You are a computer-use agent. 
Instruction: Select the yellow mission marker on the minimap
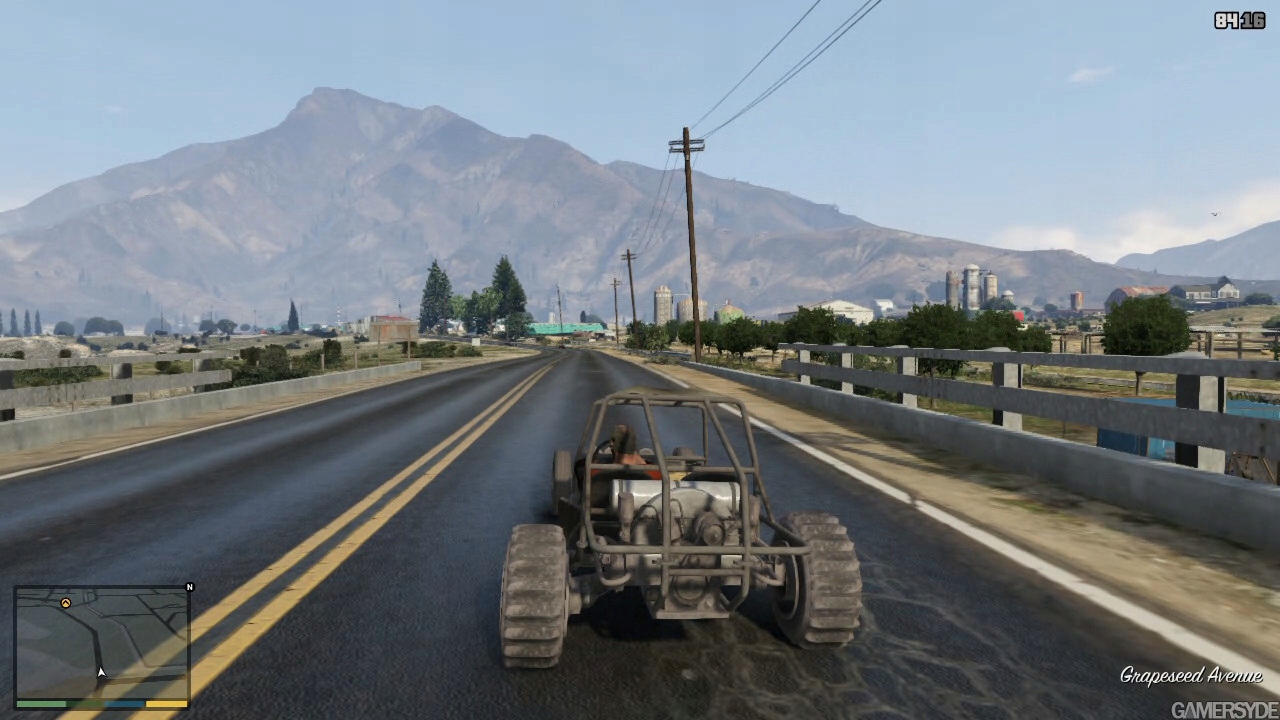pyautogui.click(x=66, y=603)
